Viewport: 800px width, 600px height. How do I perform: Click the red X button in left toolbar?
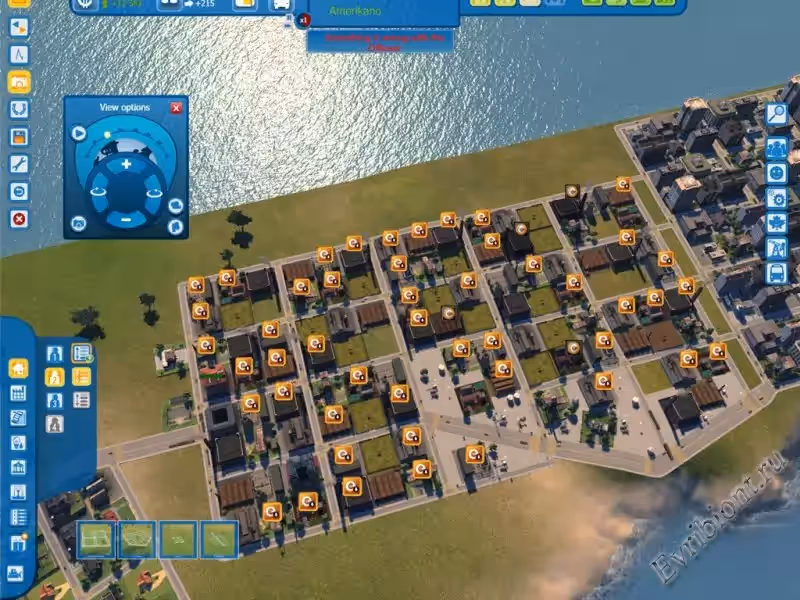point(18,218)
